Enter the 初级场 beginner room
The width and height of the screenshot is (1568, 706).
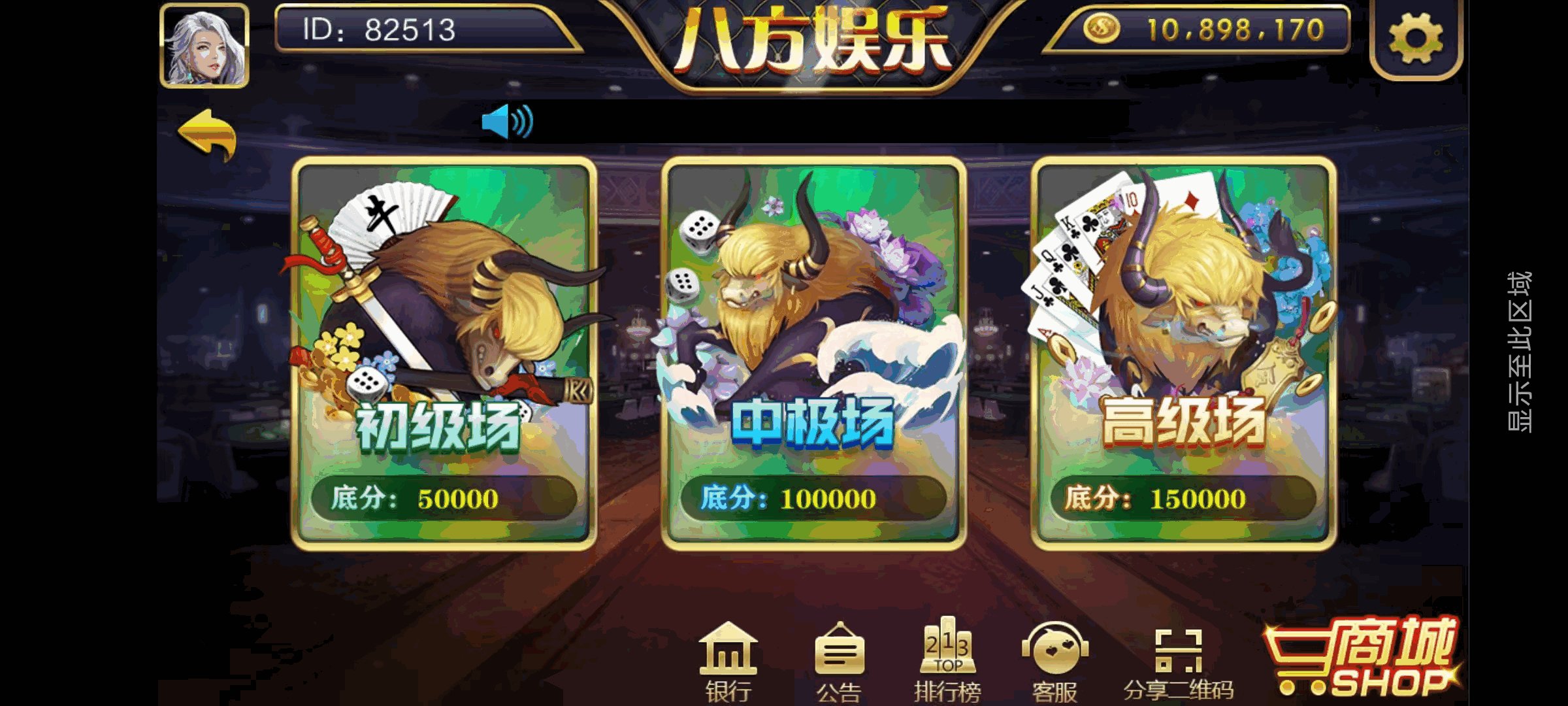(x=444, y=353)
